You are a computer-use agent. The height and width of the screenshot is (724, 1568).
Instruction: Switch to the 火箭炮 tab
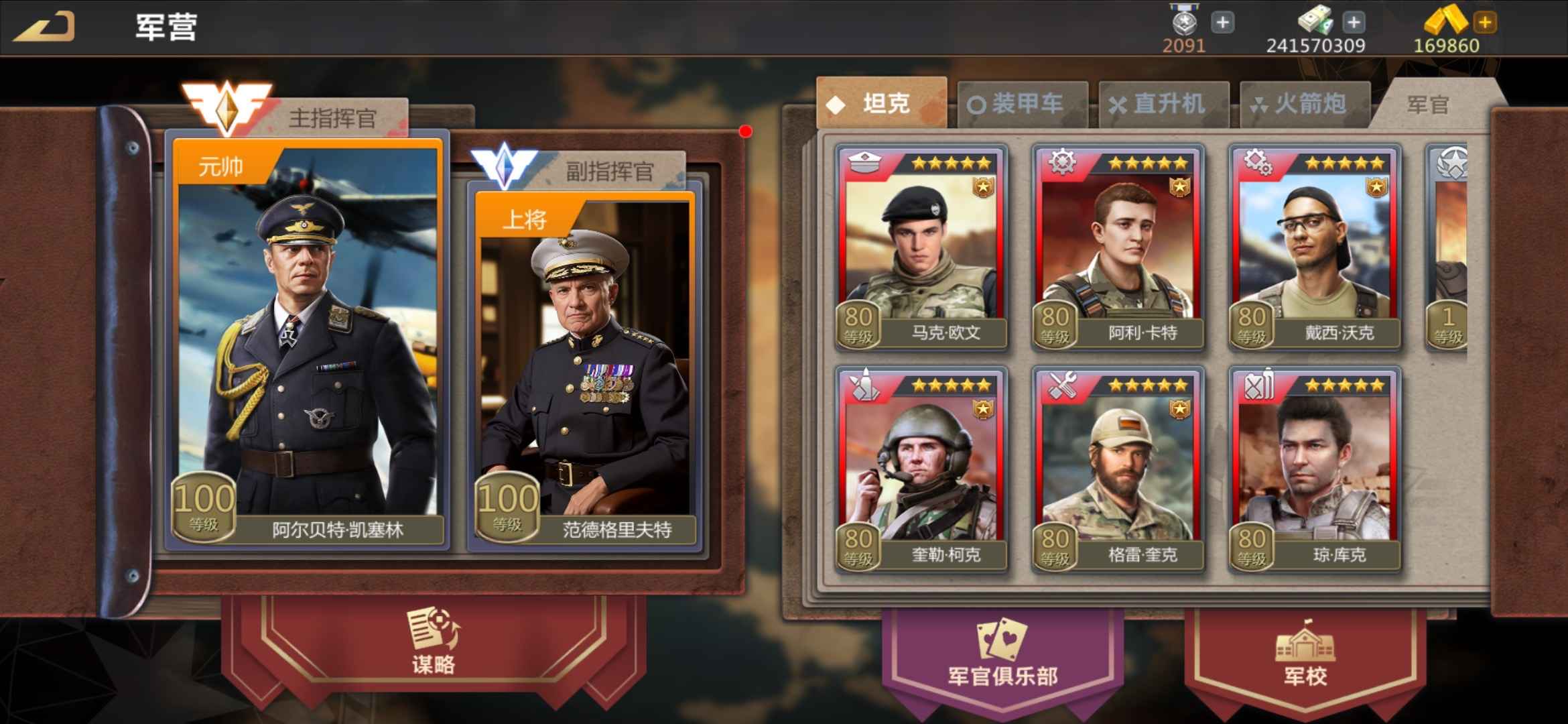tap(1304, 104)
